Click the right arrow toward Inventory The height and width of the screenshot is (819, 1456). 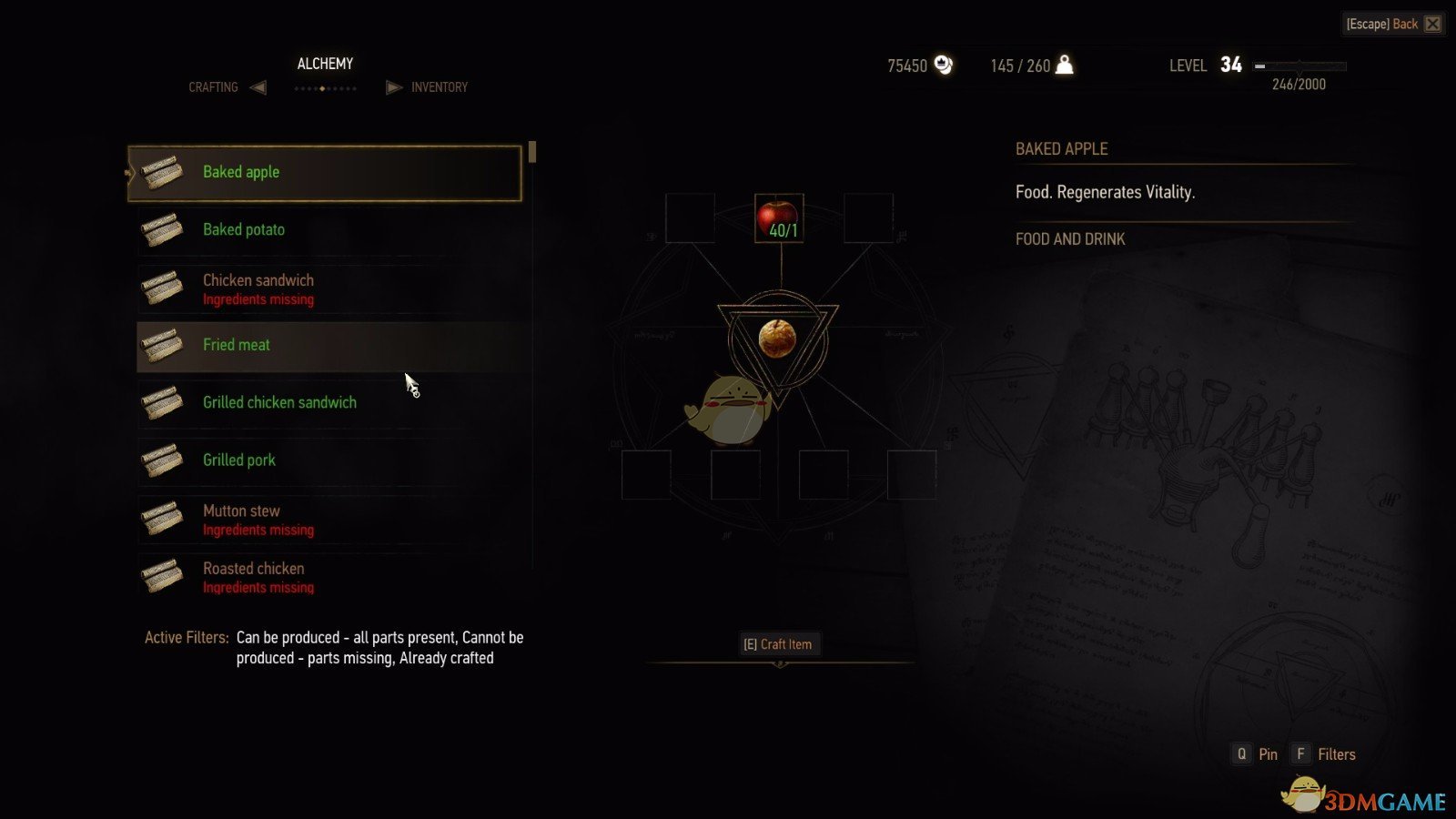click(393, 86)
